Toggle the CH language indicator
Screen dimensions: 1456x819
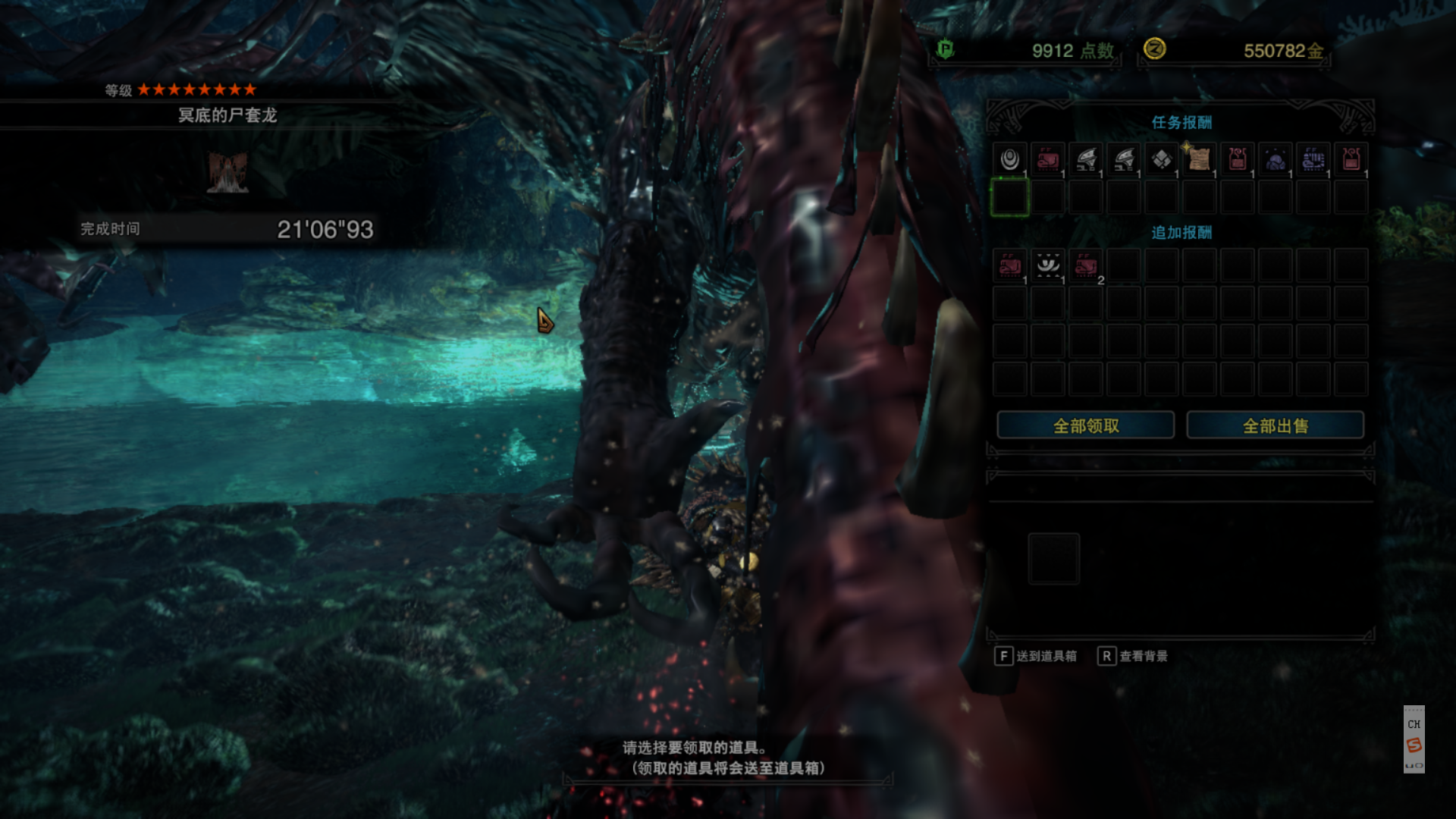tap(1414, 724)
